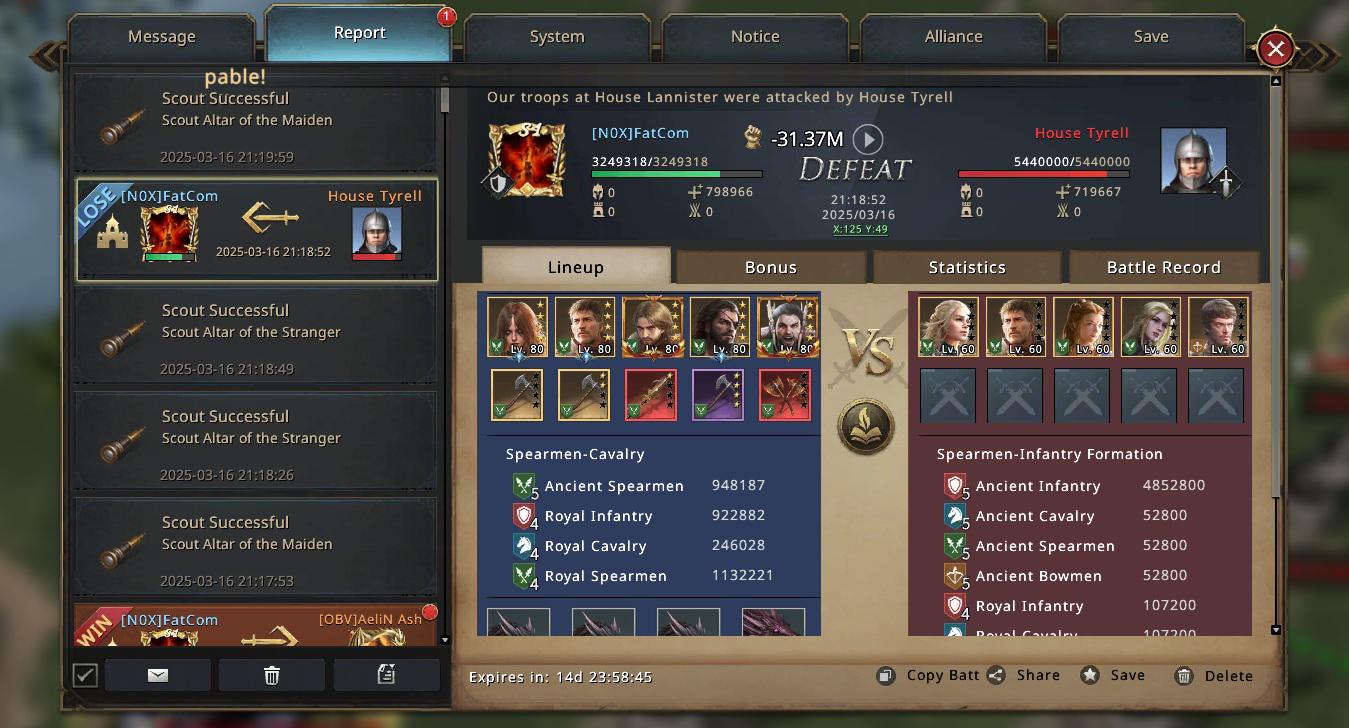Toggle the select-all checkbox

[85, 675]
